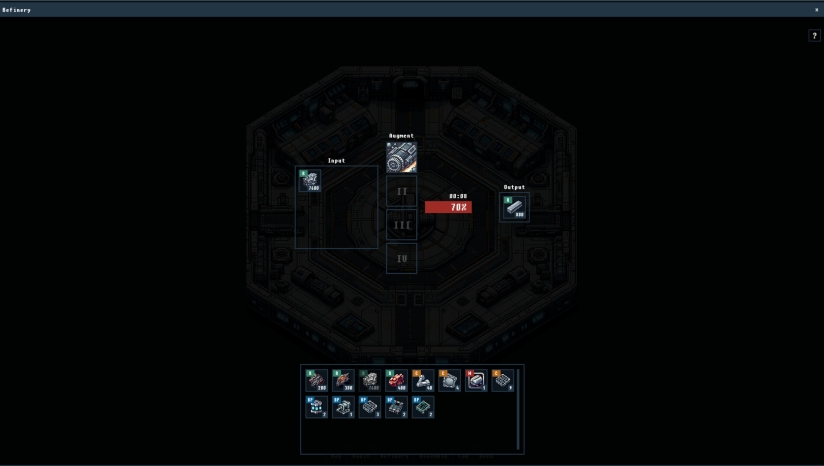
Task: Open the question mark help button
Action: [x=814, y=36]
